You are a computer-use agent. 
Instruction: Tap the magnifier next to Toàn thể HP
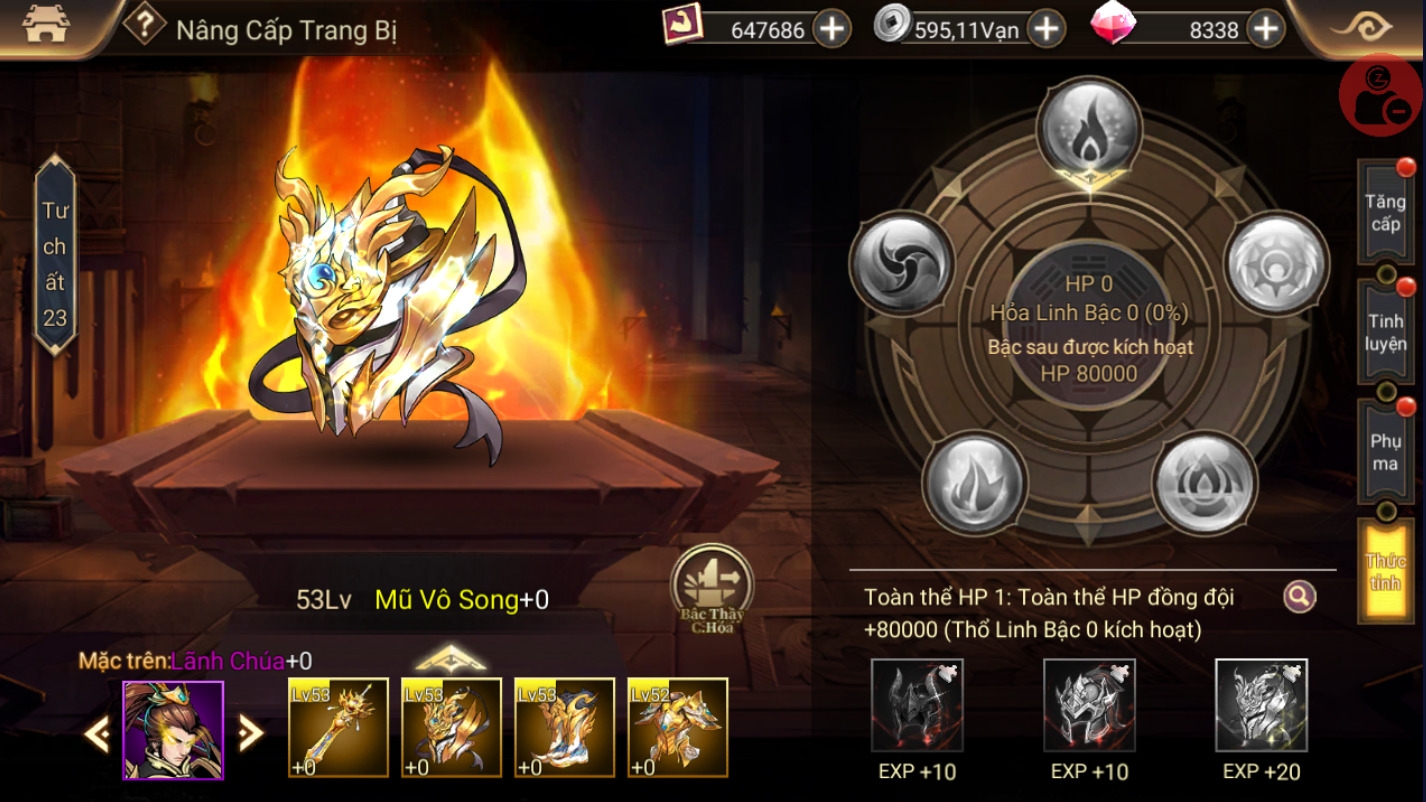point(1299,597)
